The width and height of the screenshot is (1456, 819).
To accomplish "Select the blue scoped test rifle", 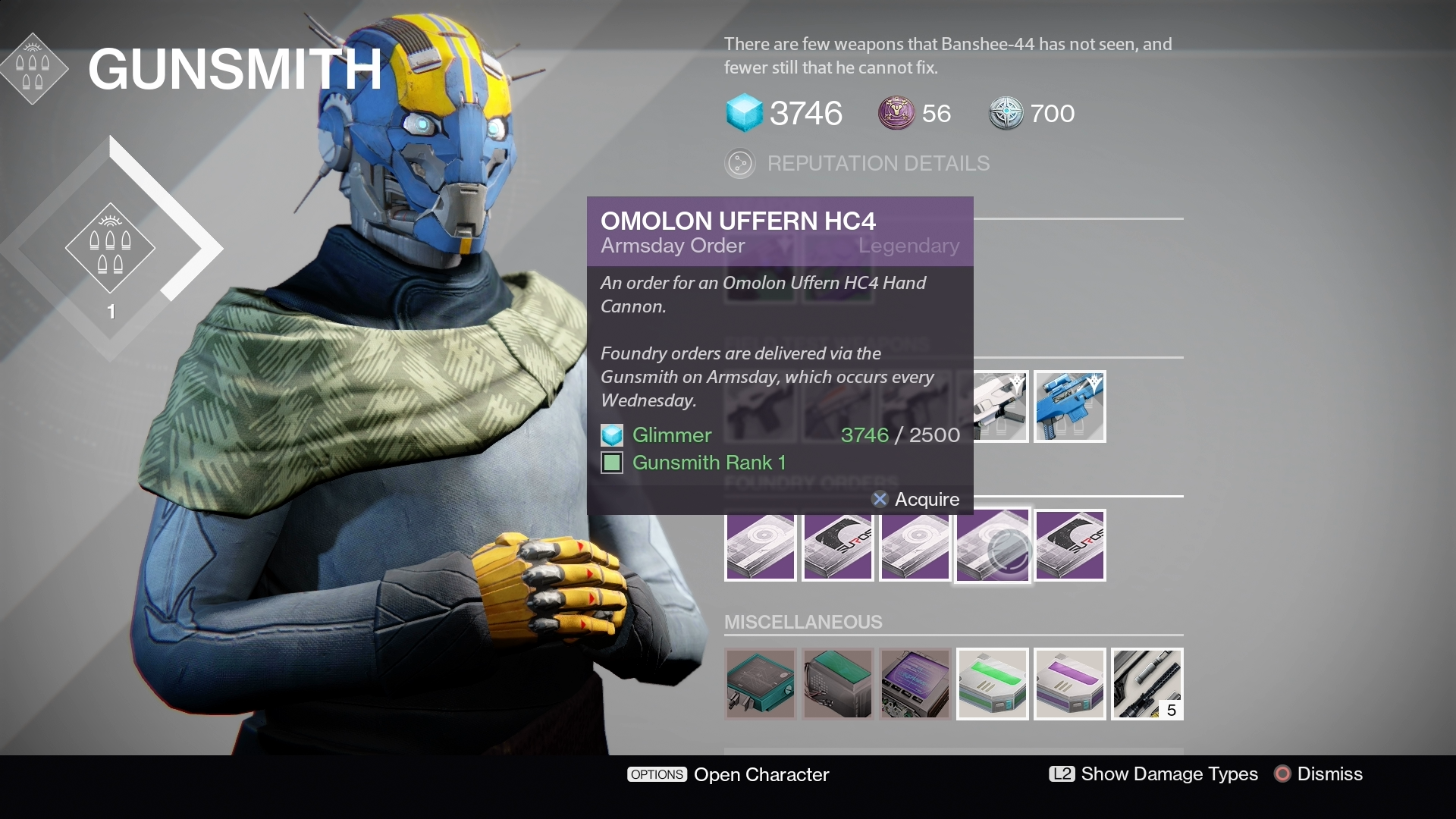I will coord(1069,406).
